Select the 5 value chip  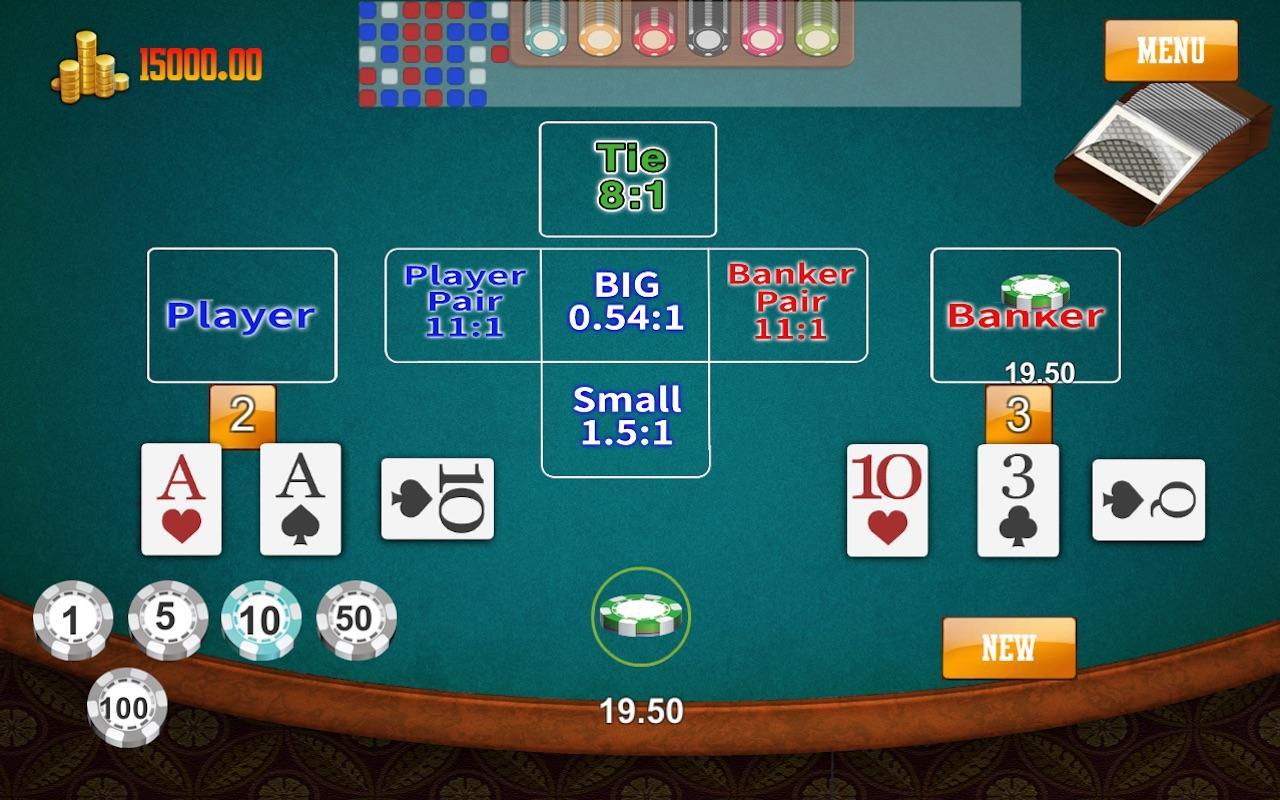[x=167, y=619]
